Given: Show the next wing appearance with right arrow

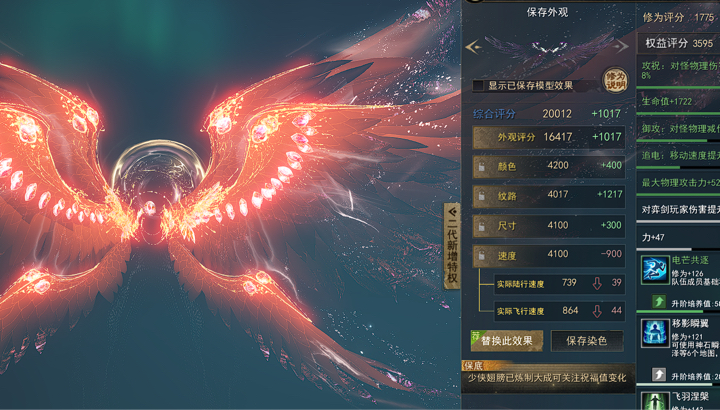Looking at the screenshot, I should coord(622,46).
